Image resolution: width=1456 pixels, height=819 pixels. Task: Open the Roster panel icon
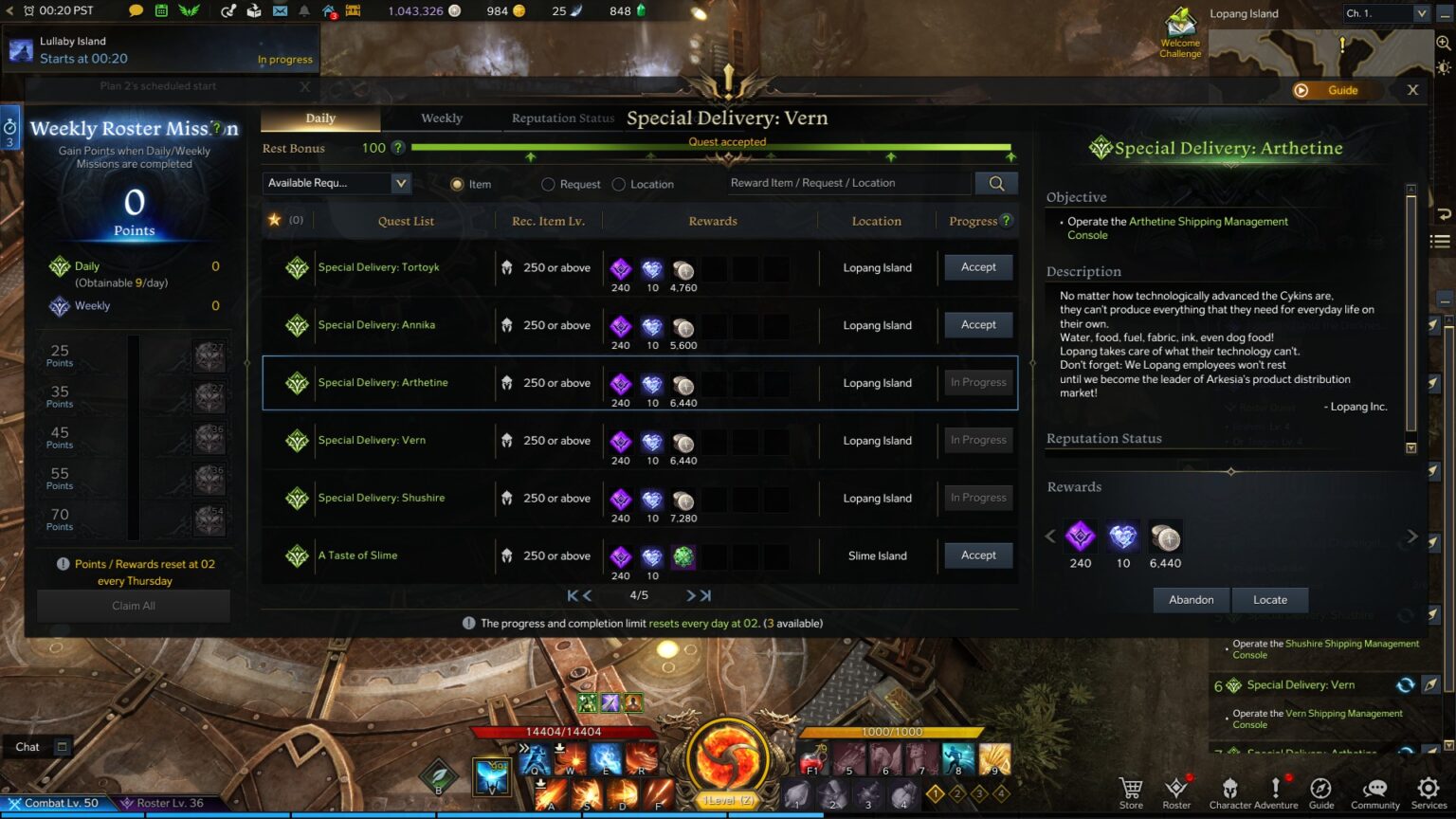tap(1177, 789)
